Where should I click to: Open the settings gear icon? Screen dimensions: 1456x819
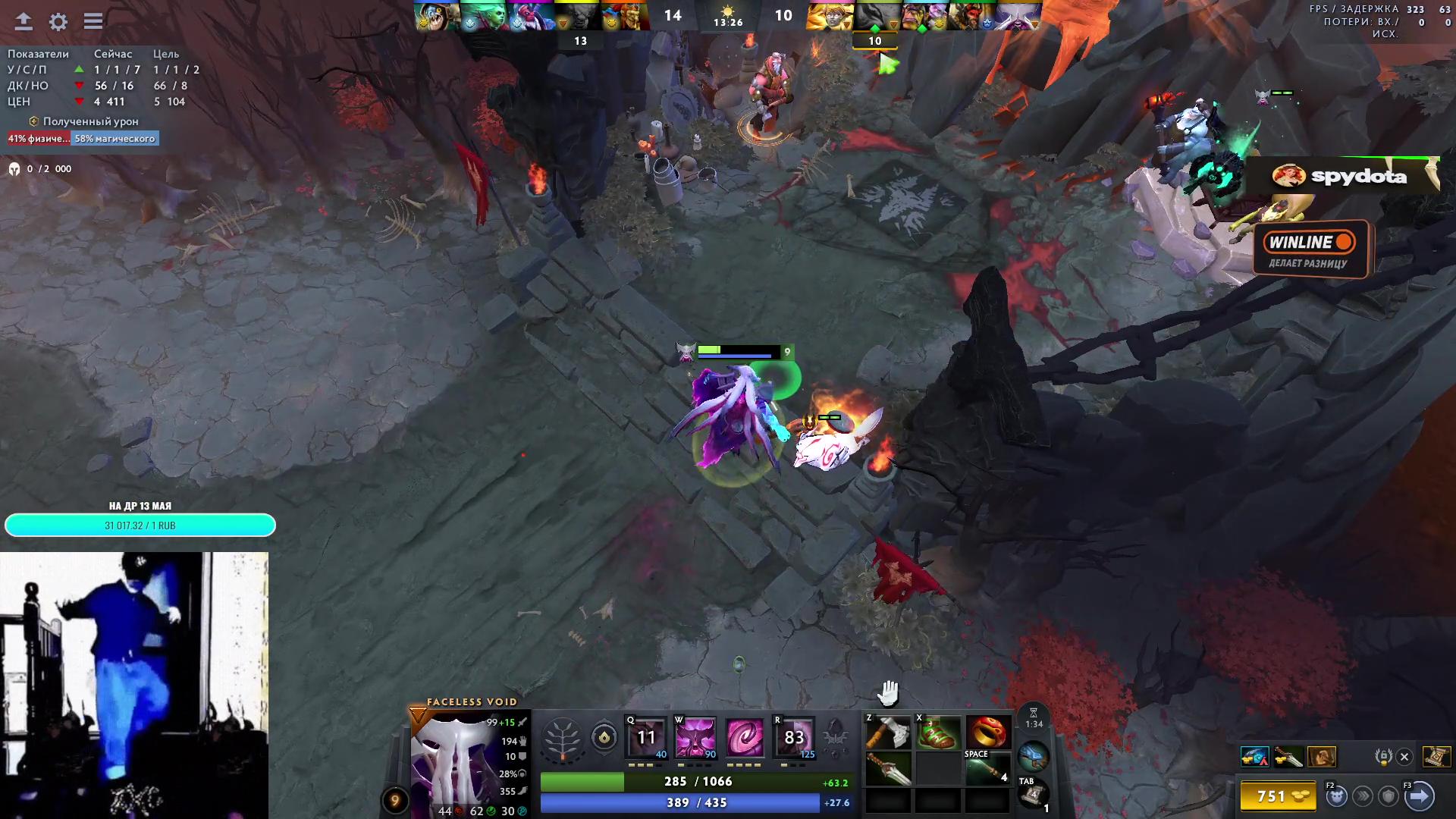[x=58, y=21]
